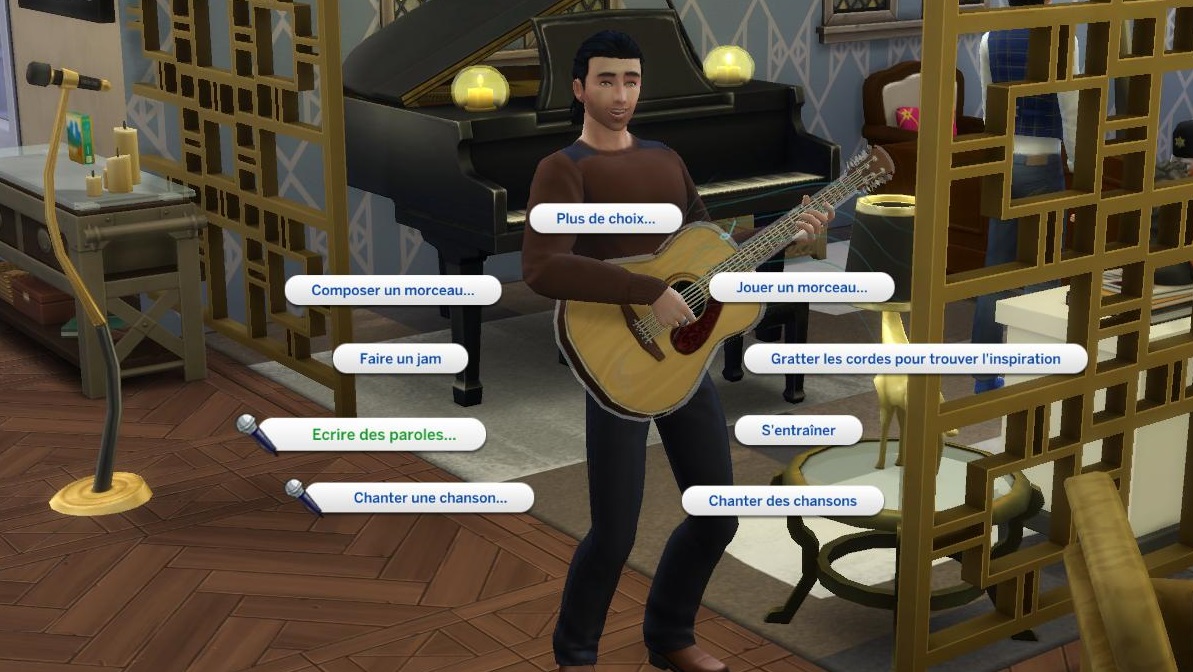Select the green "Ecrire des paroles..." option

tap(384, 435)
